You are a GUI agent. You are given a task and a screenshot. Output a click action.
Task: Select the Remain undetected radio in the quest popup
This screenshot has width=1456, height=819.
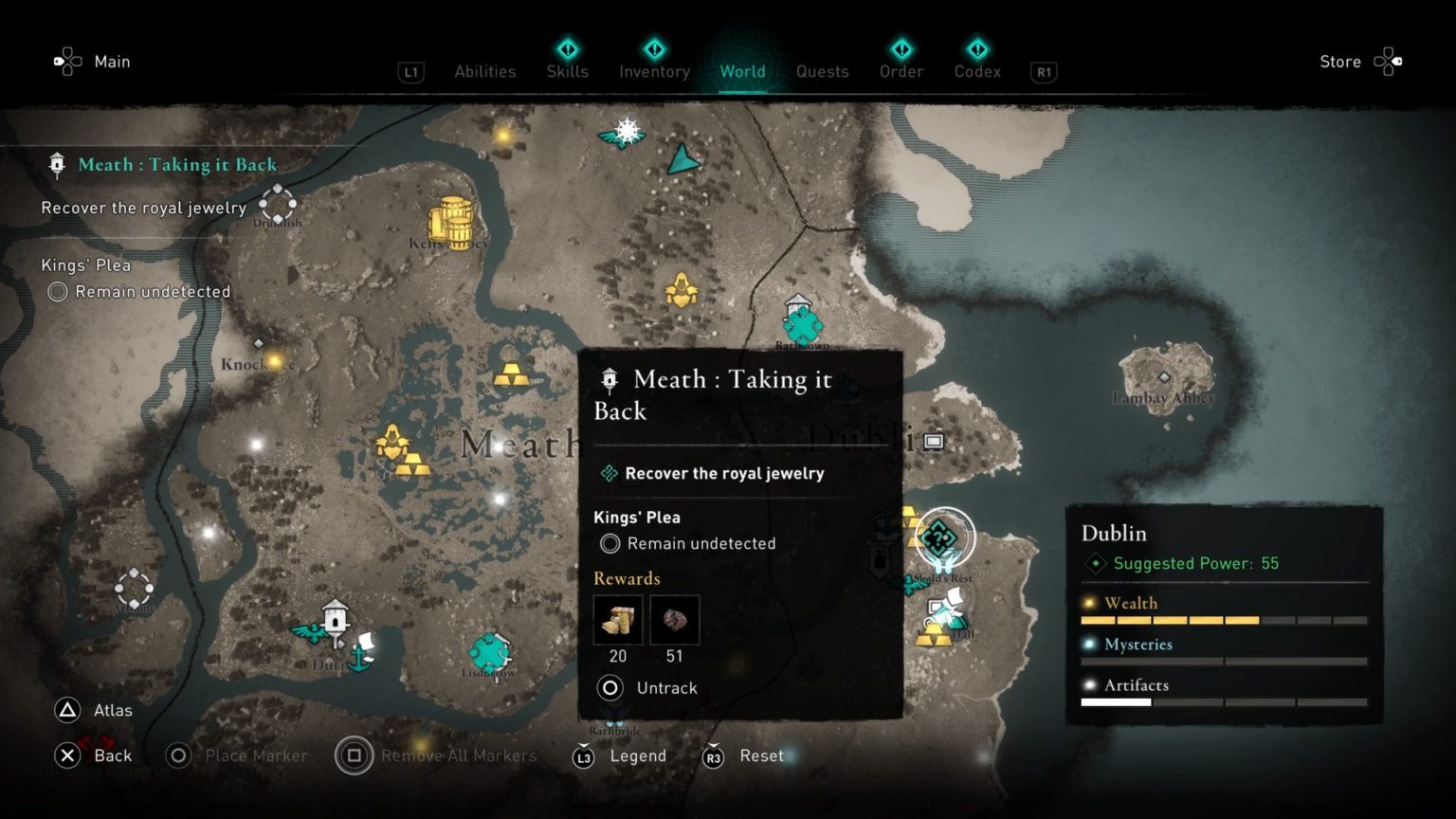coord(608,543)
